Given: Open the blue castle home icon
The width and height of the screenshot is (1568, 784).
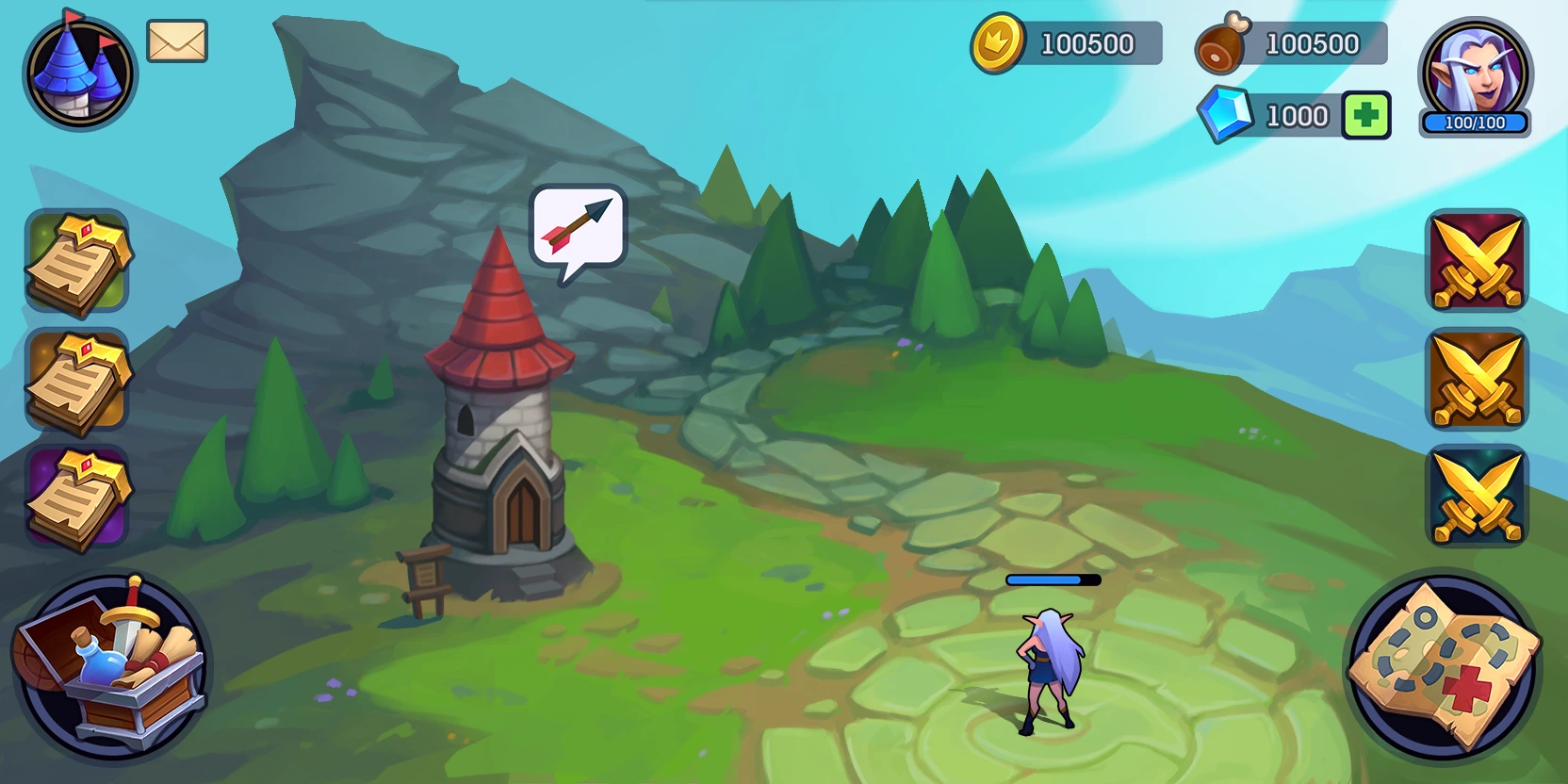Looking at the screenshot, I should pos(79,73).
